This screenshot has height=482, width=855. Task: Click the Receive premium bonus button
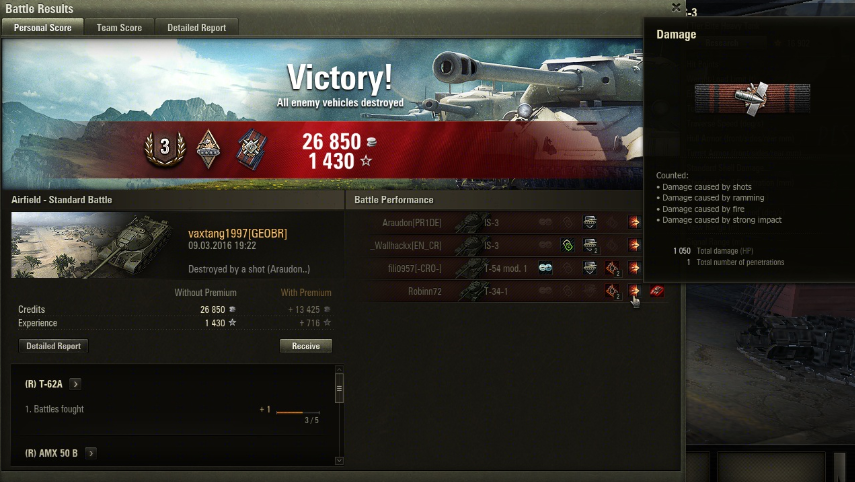tap(305, 346)
